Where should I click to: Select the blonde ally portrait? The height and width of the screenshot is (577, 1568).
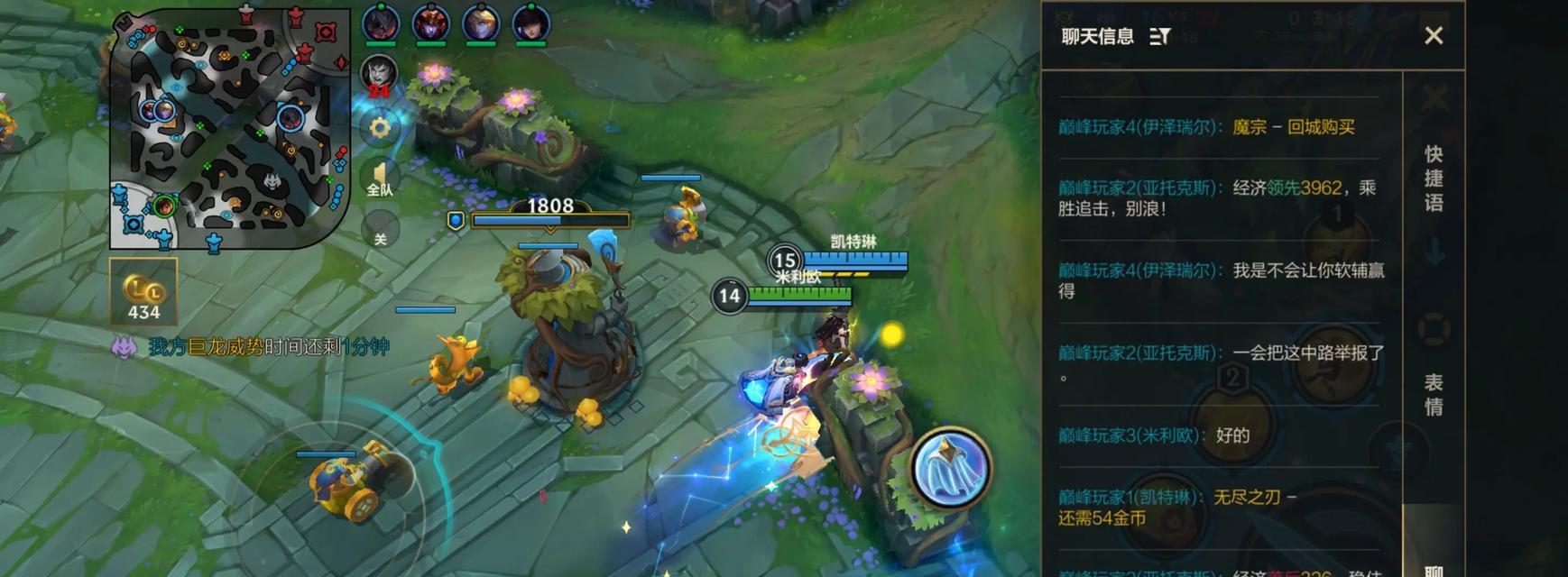(x=481, y=23)
